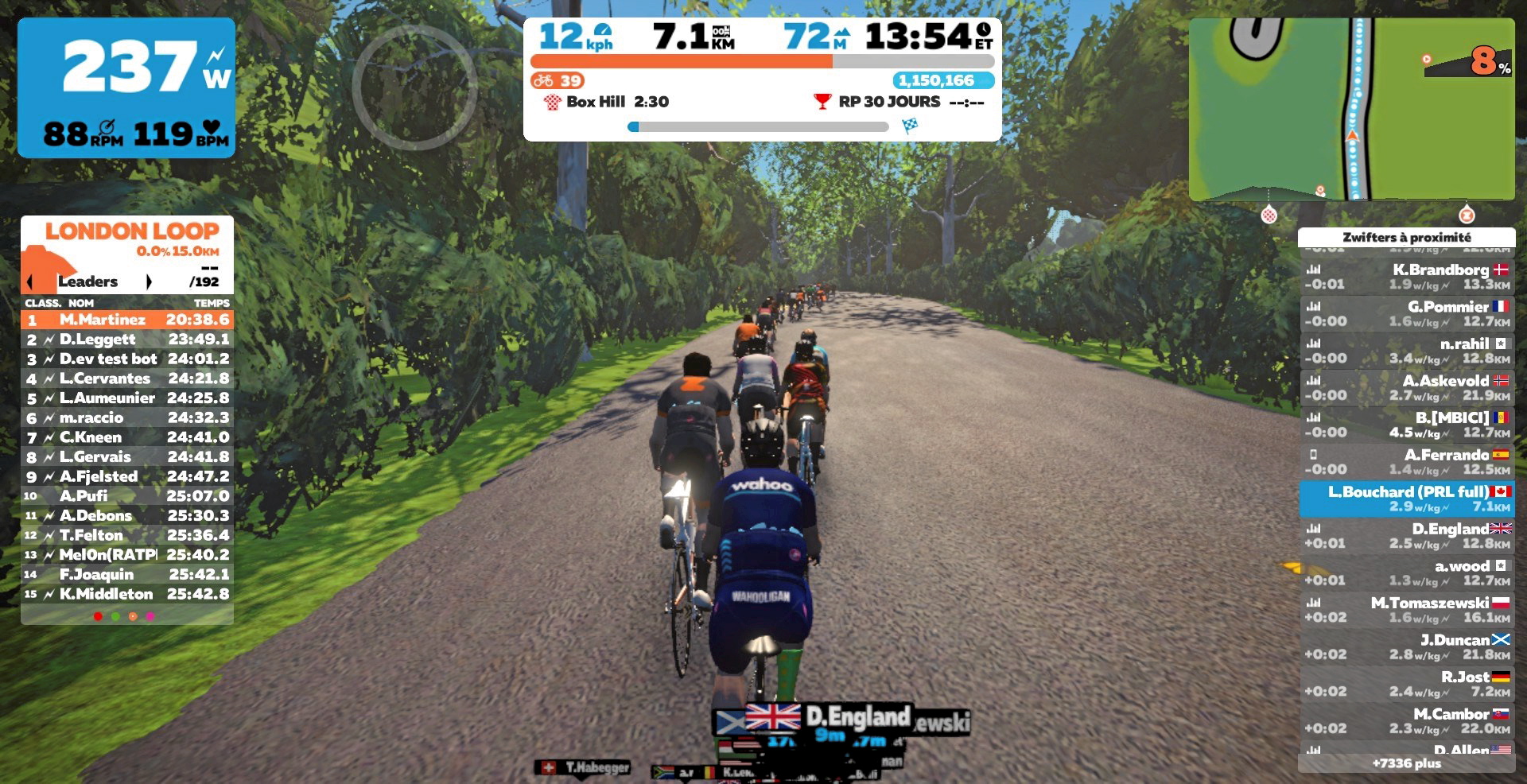Select K.Middleton leaderboard entry
Viewport: 1527px width, 784px height.
127,594
